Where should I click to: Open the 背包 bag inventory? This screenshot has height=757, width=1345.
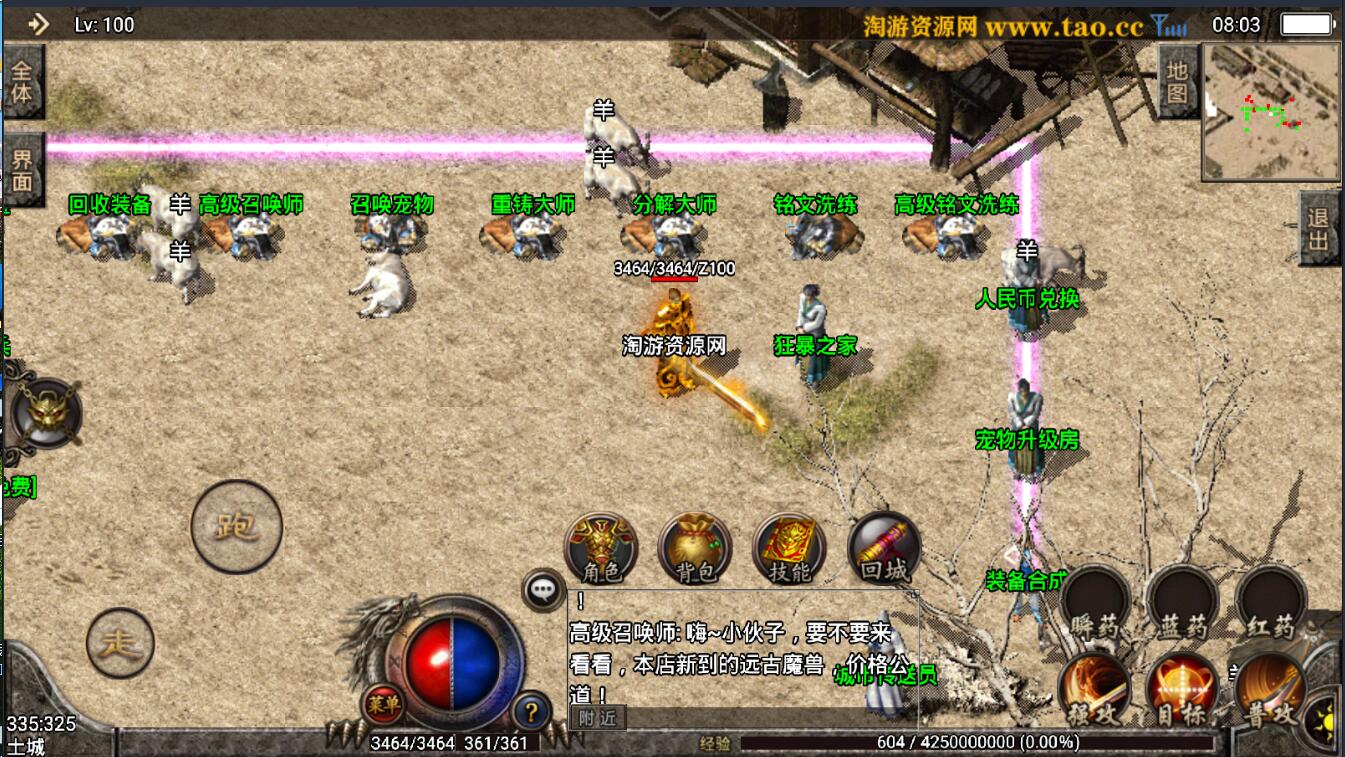tap(695, 548)
